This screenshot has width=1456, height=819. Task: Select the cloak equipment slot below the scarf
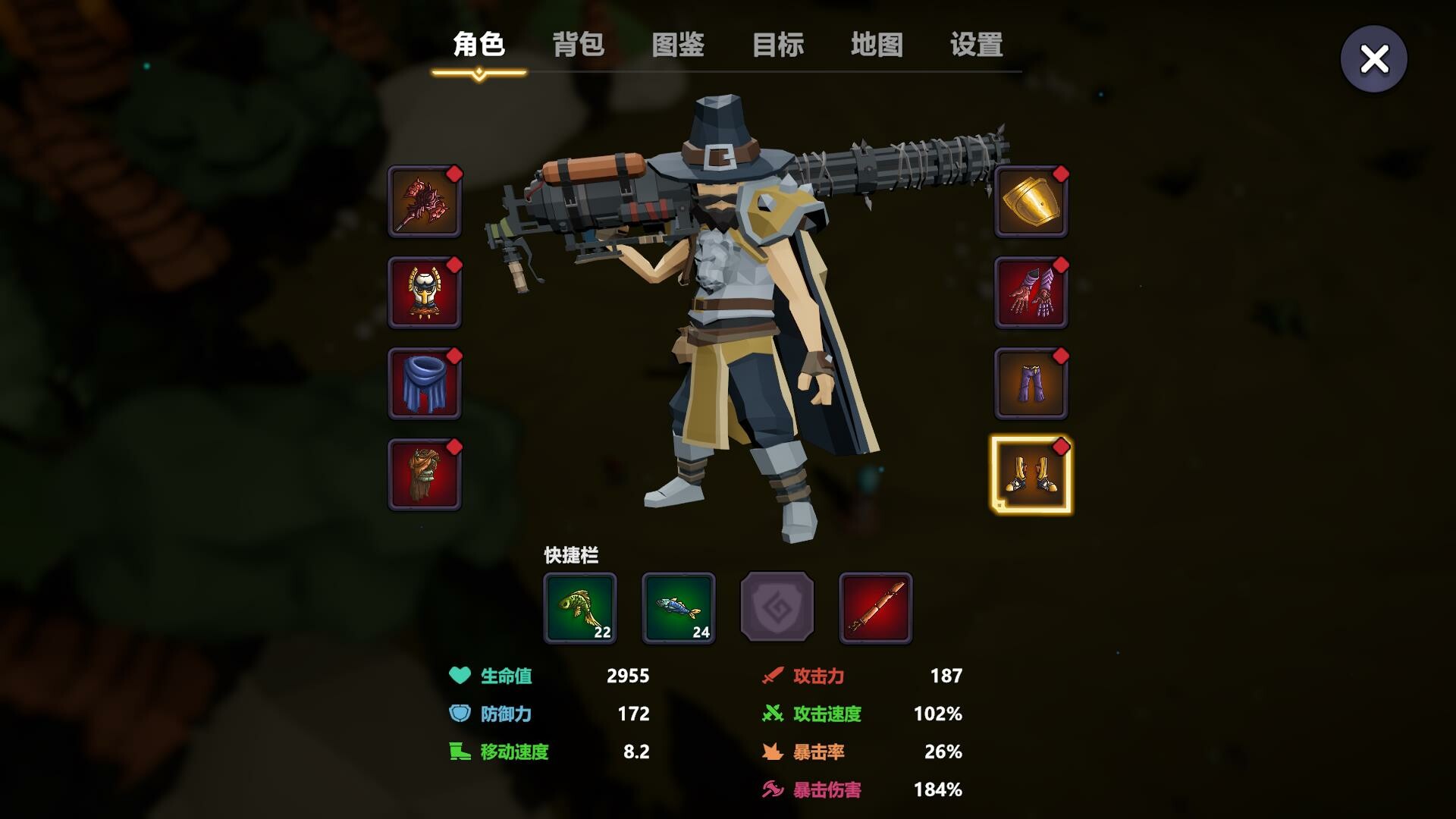point(424,475)
